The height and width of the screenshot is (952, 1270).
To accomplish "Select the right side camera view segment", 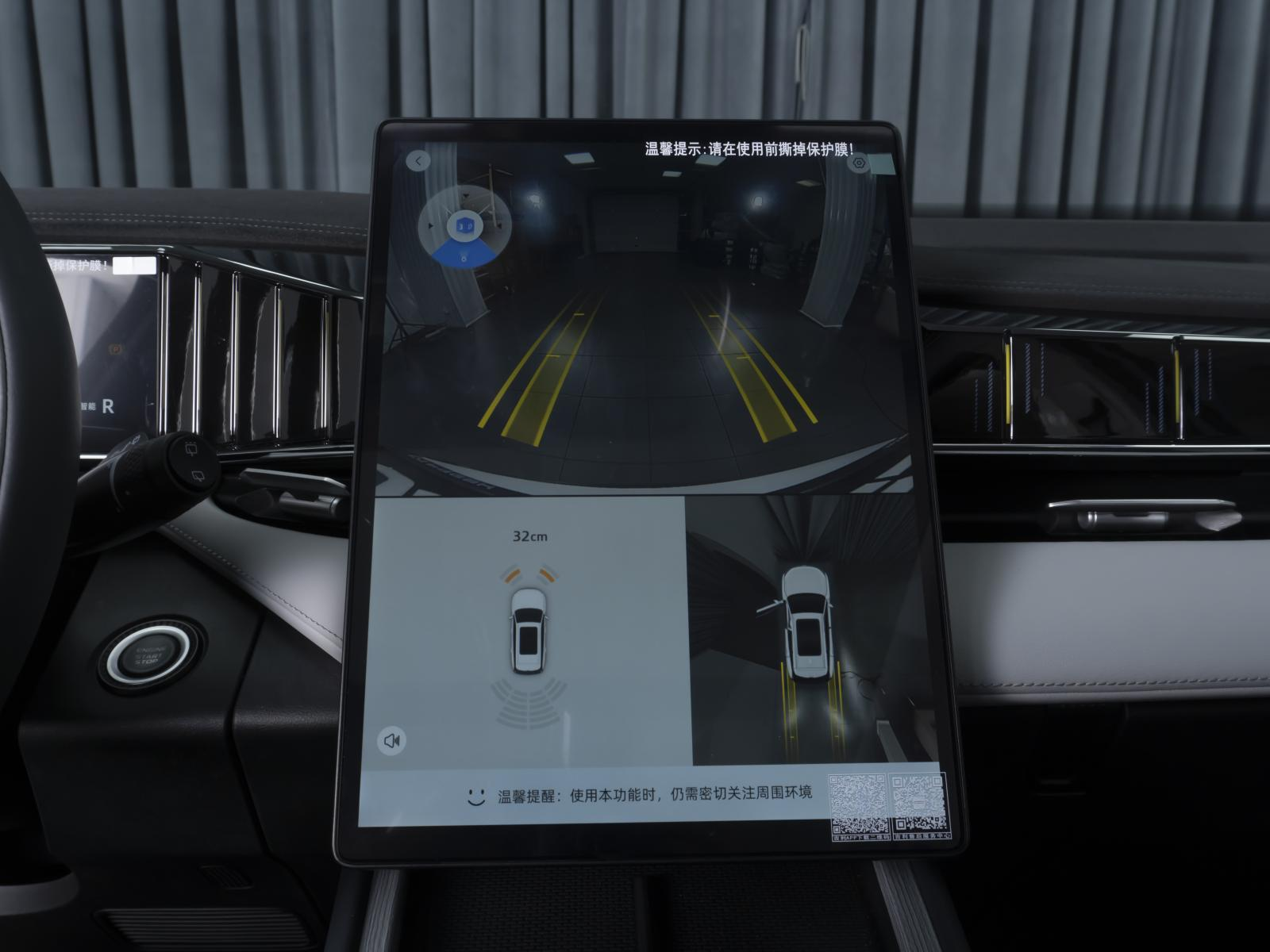I will pyautogui.click(x=498, y=226).
